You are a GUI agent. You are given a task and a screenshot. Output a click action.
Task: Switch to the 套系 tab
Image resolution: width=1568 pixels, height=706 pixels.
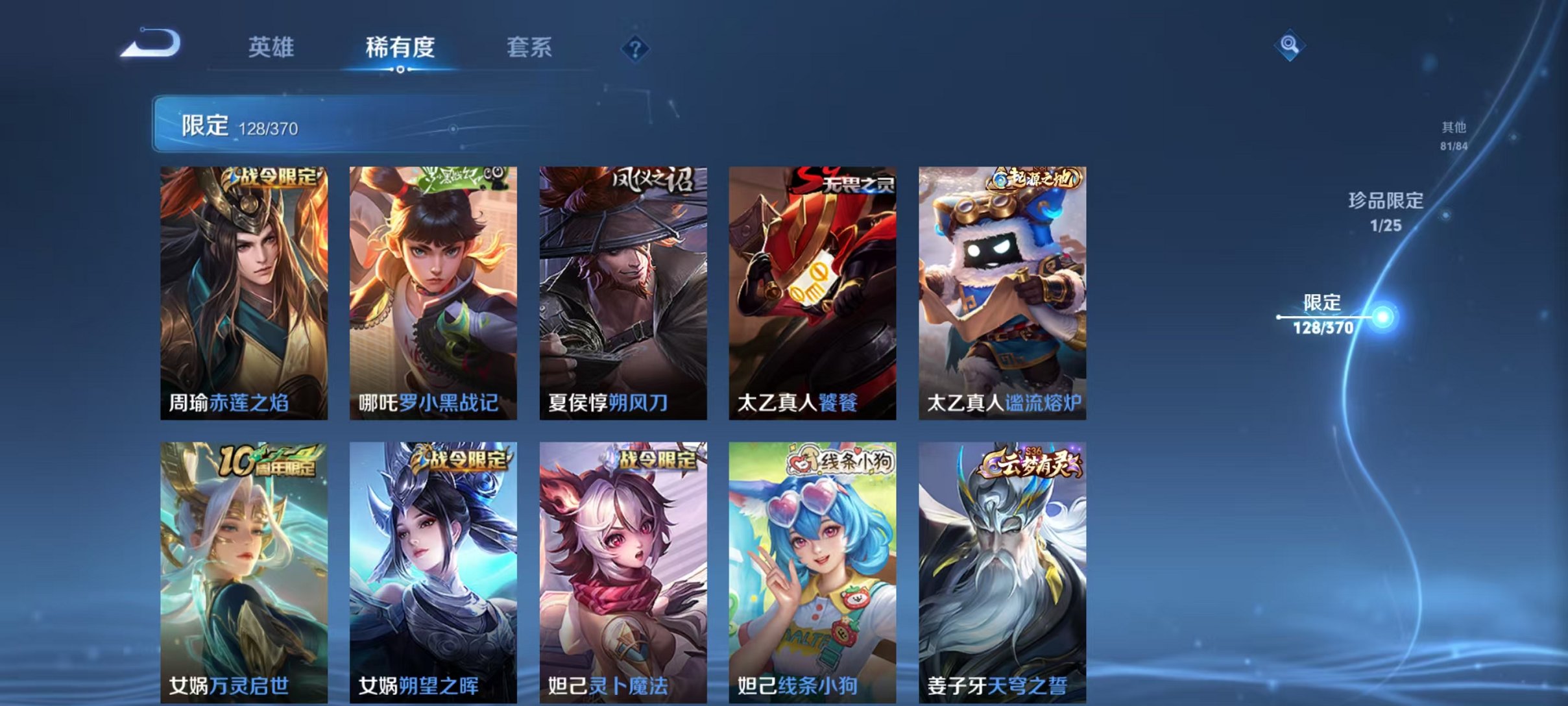531,46
